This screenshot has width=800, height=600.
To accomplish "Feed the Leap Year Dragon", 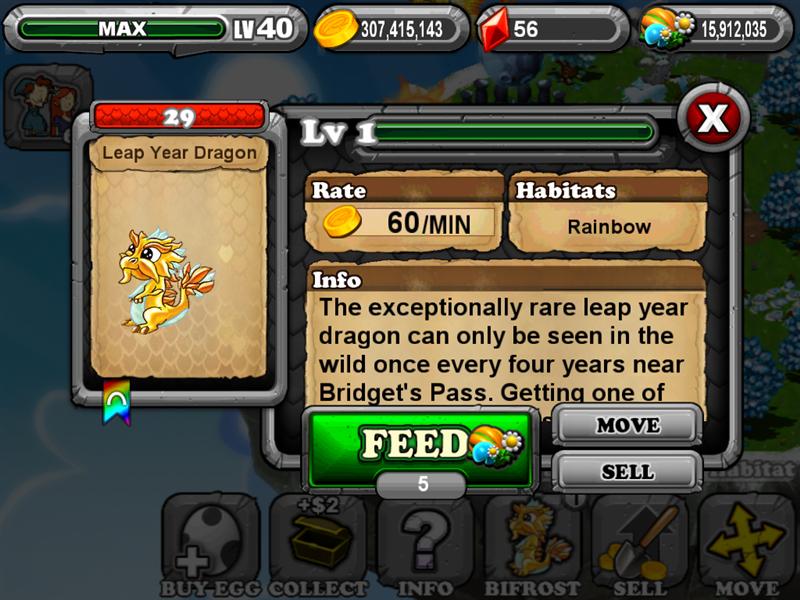I will tap(418, 444).
